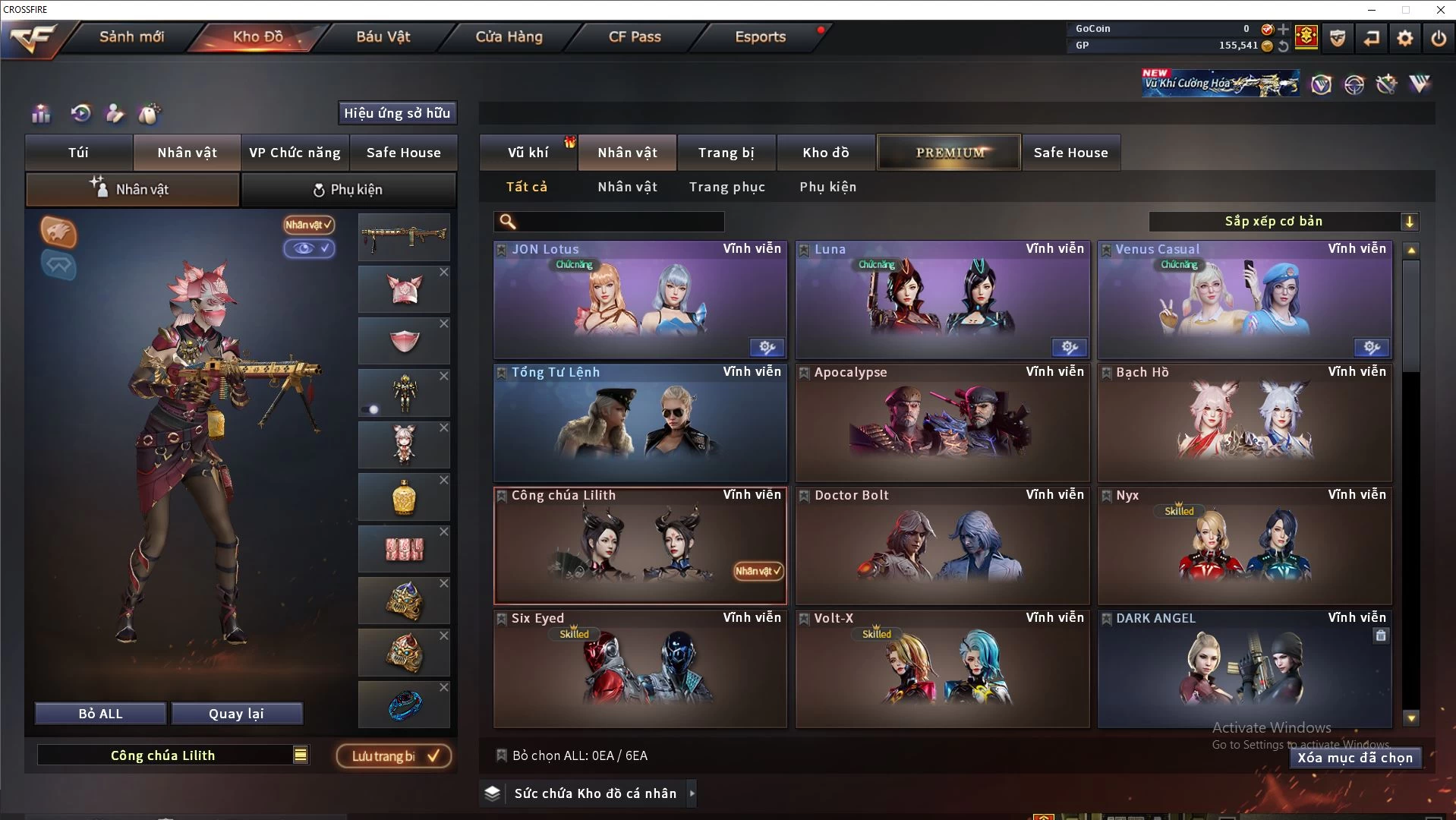Open the Sắp xếp cơ bản sort dropdown
1456x820 pixels.
click(1283, 222)
